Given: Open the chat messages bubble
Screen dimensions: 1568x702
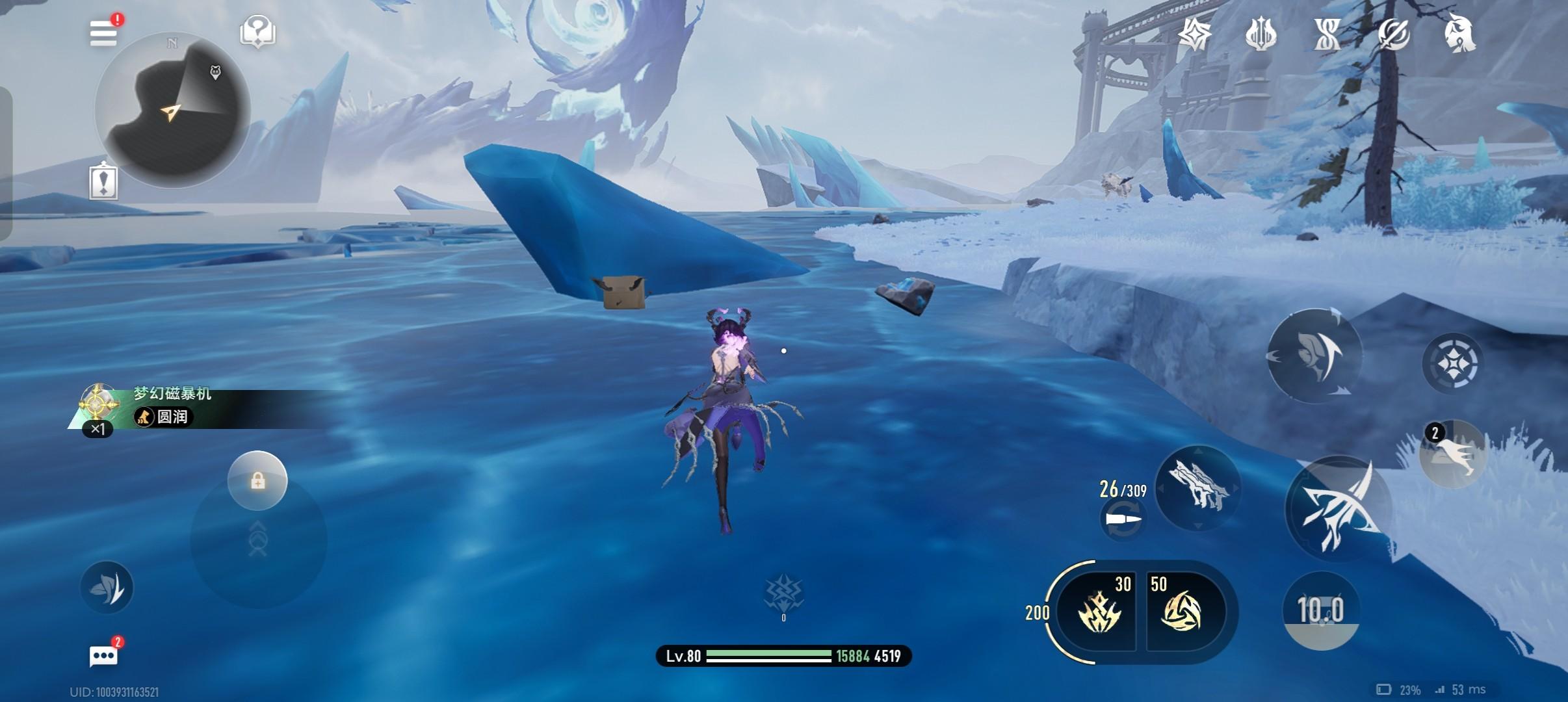Looking at the screenshot, I should pos(104,655).
